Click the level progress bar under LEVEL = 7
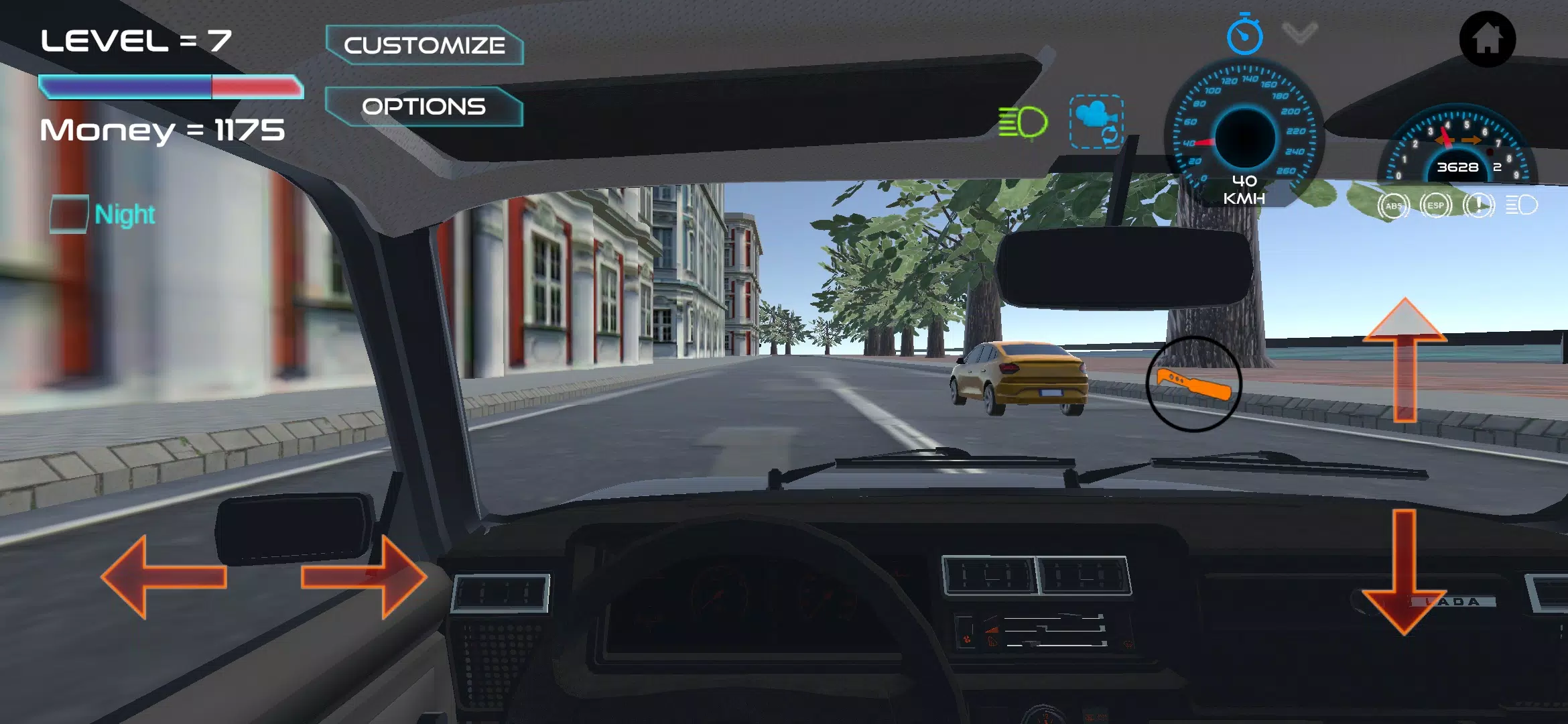Viewport: 1568px width, 724px height. point(171,86)
